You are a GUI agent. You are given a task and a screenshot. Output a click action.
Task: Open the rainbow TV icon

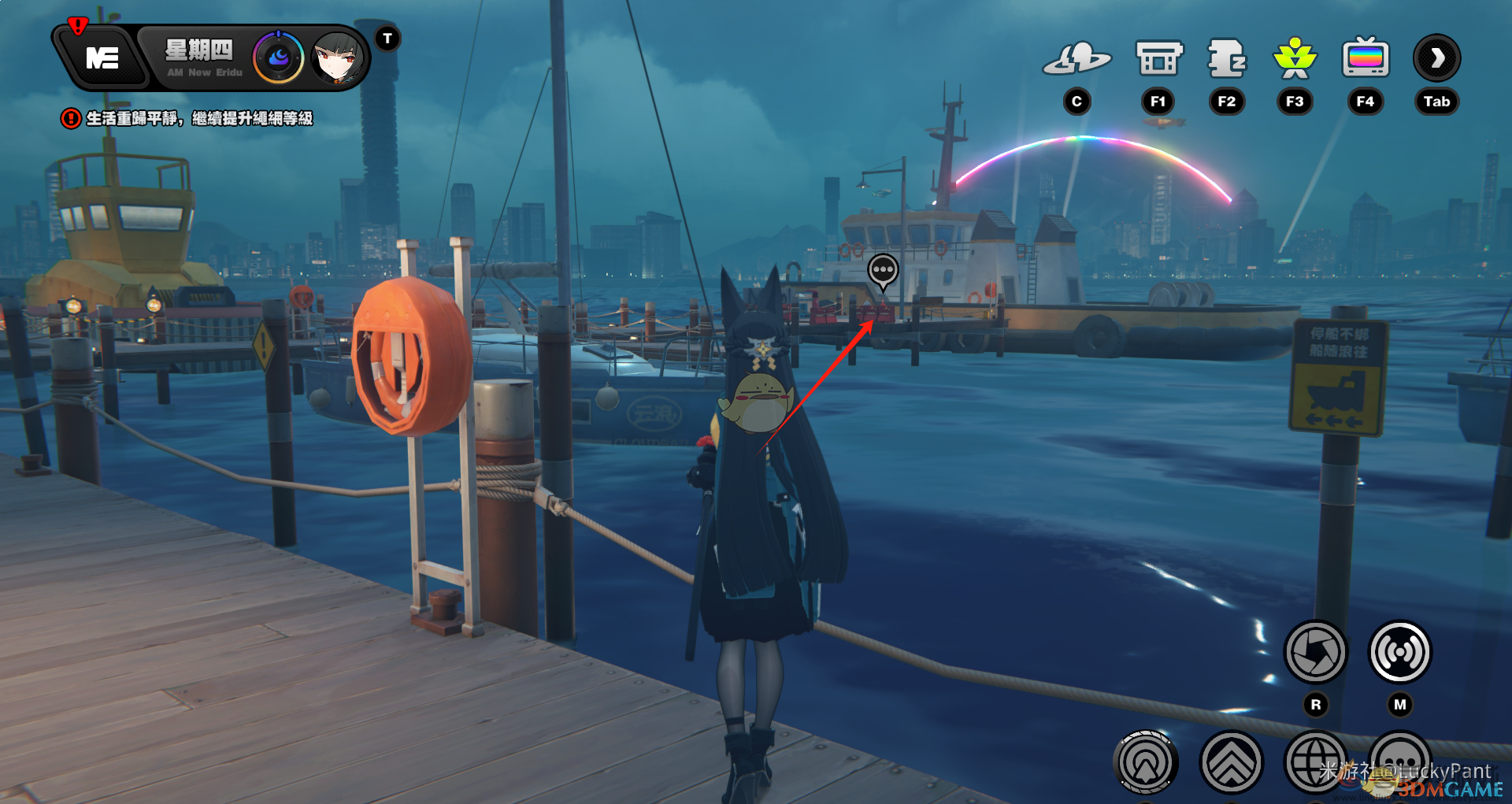tap(1366, 58)
